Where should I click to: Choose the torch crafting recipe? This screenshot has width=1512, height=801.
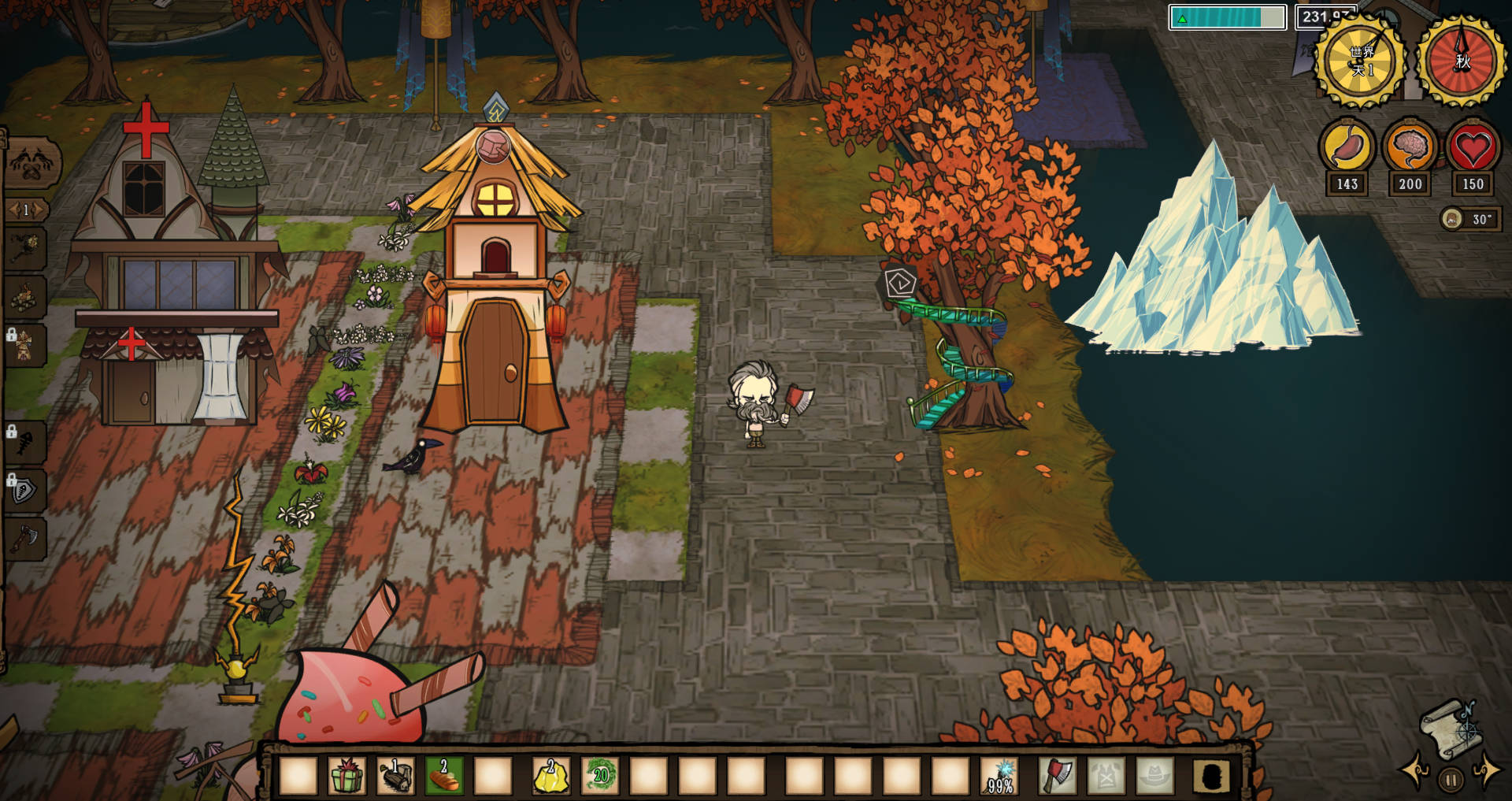(x=25, y=247)
